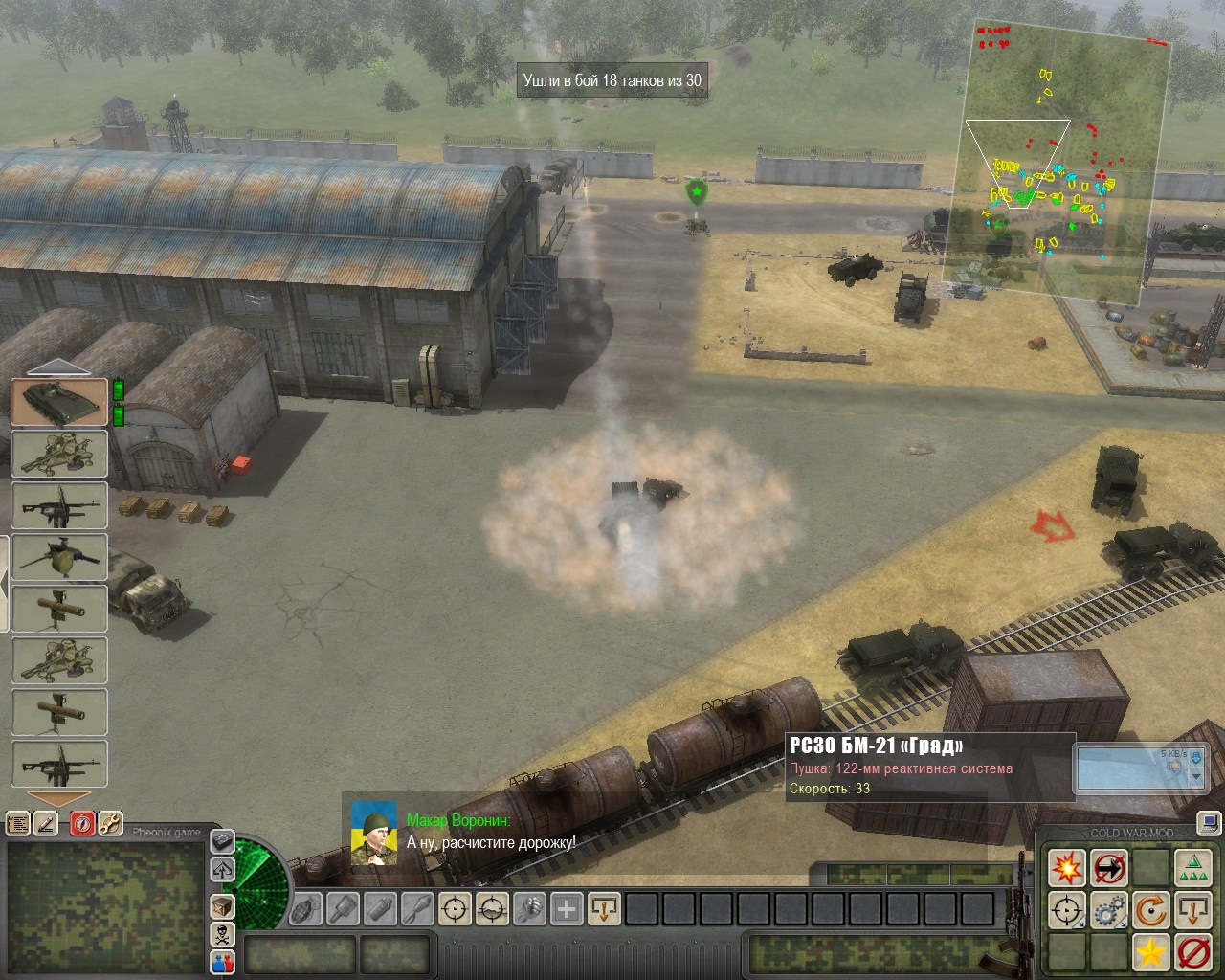Click the red cancel order command
Viewport: 1225px width, 980px height.
click(x=1193, y=952)
